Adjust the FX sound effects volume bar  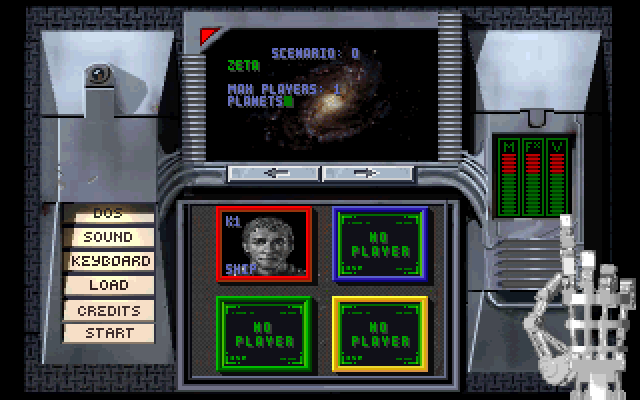click(x=533, y=182)
